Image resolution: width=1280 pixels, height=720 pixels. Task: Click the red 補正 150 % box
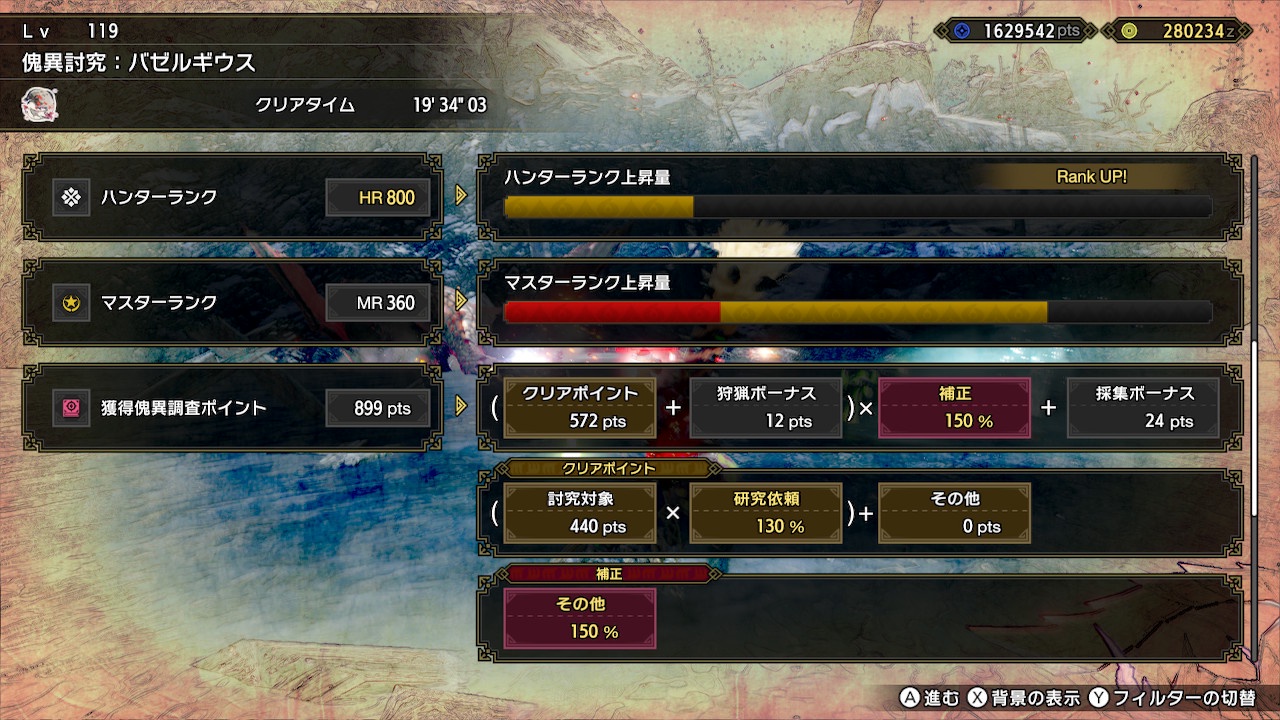[x=954, y=407]
